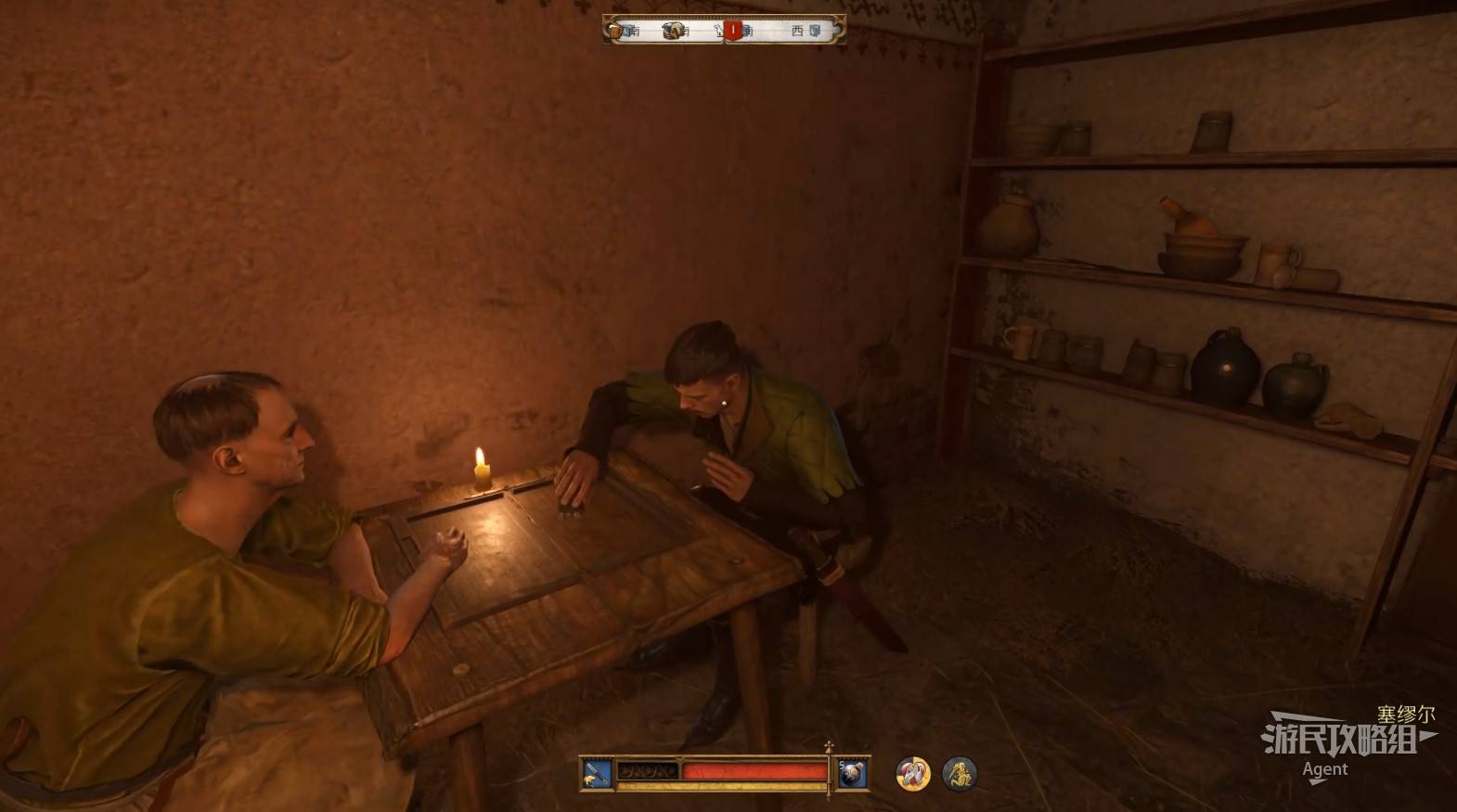The width and height of the screenshot is (1457, 812).
Task: Select the beer mug marker on the compass
Action: click(615, 31)
